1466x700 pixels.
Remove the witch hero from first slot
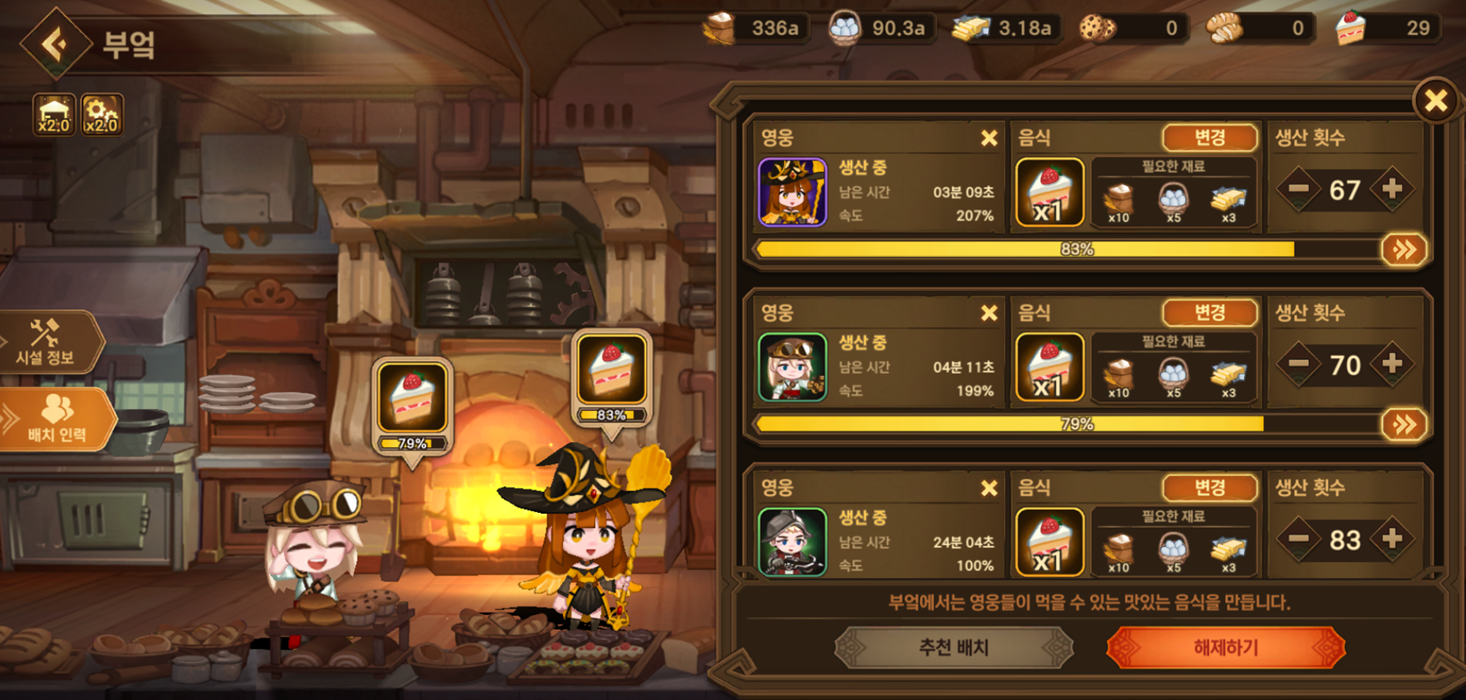click(x=988, y=138)
